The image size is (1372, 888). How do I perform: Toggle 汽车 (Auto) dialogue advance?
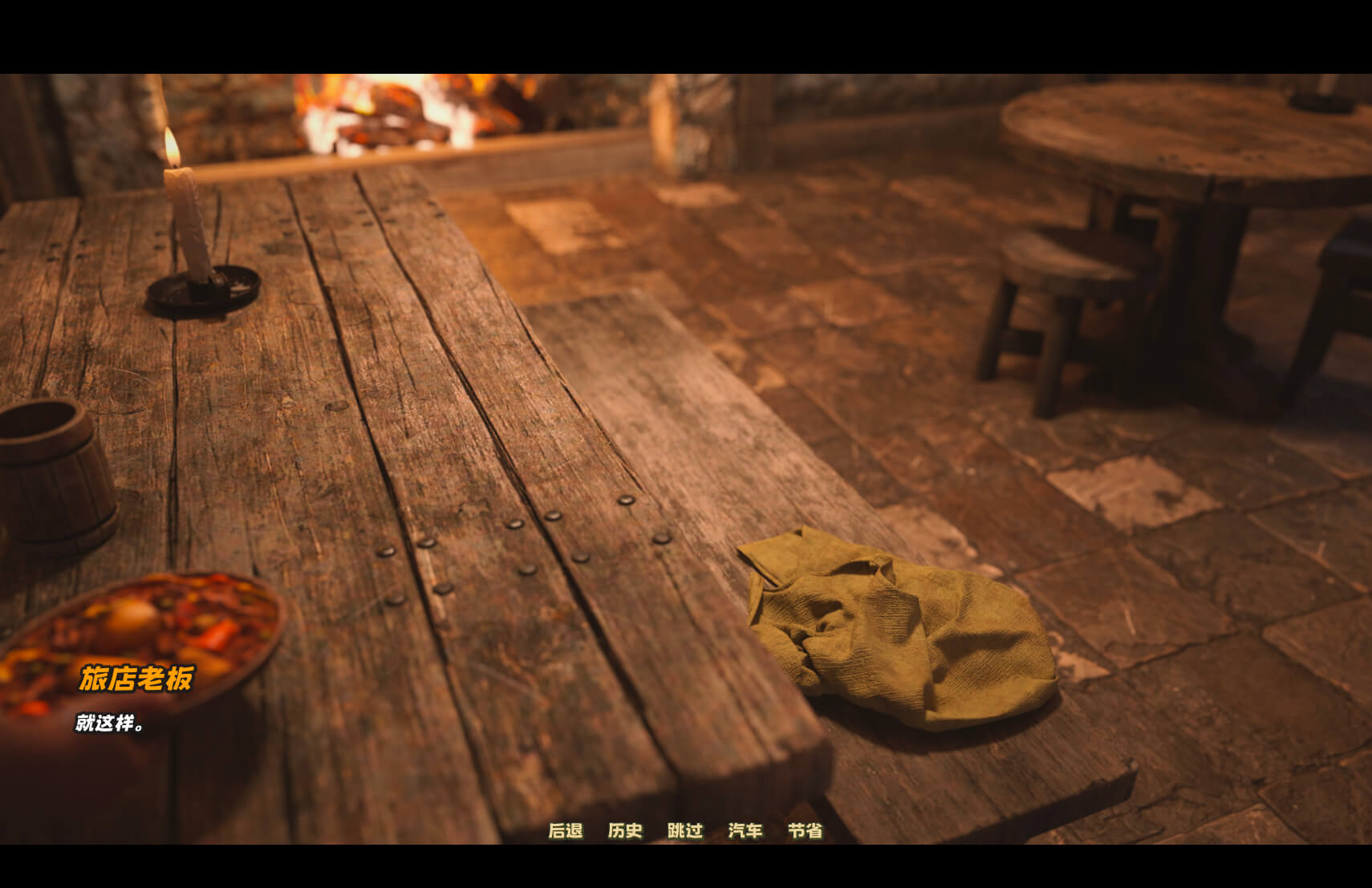coord(745,830)
